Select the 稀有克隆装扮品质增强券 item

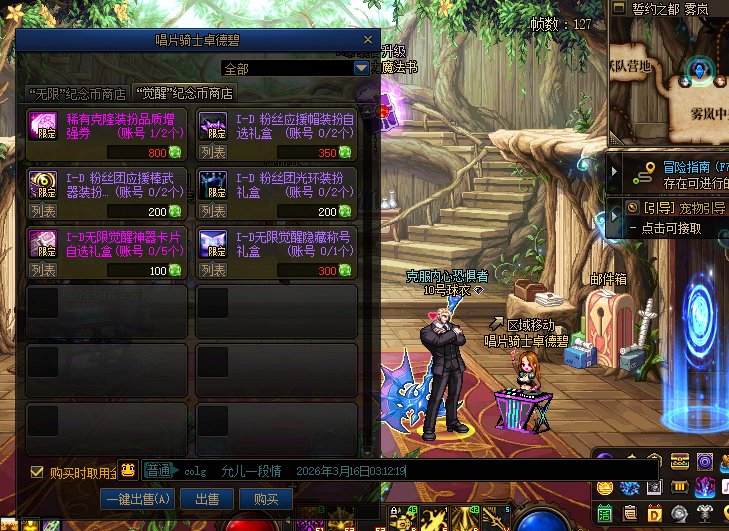[x=107, y=124]
